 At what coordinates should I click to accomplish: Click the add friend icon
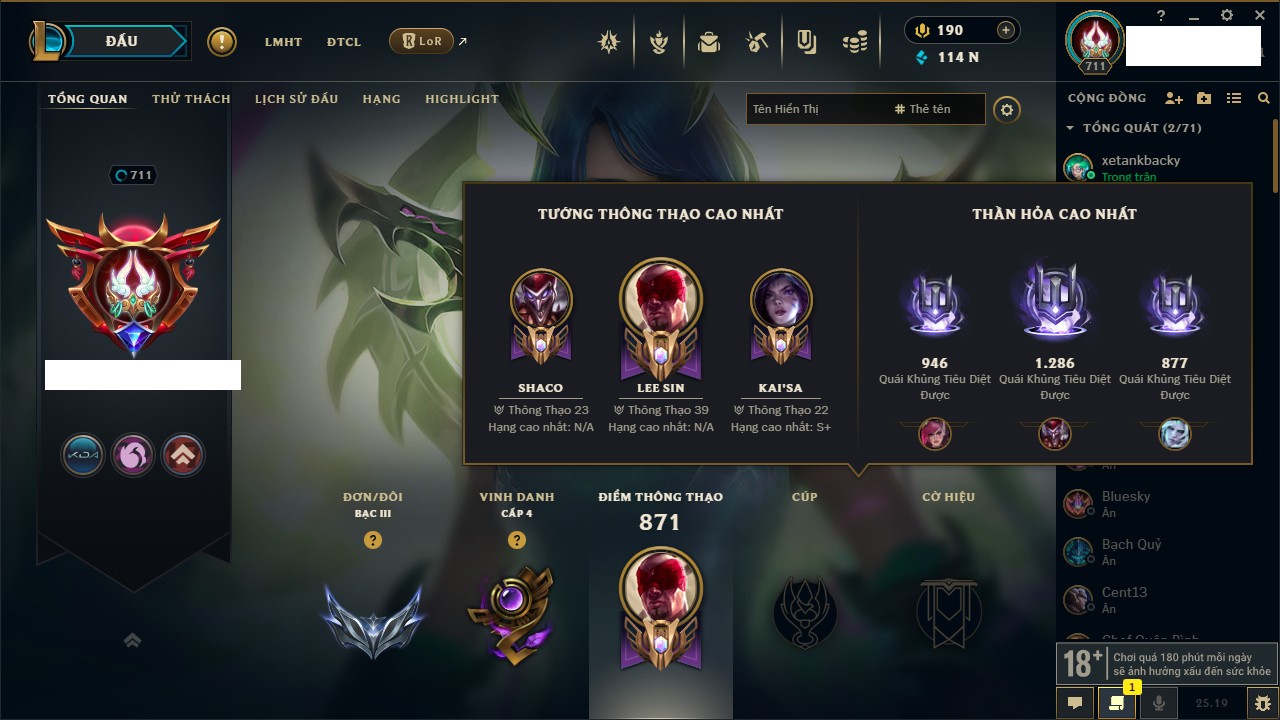1174,98
